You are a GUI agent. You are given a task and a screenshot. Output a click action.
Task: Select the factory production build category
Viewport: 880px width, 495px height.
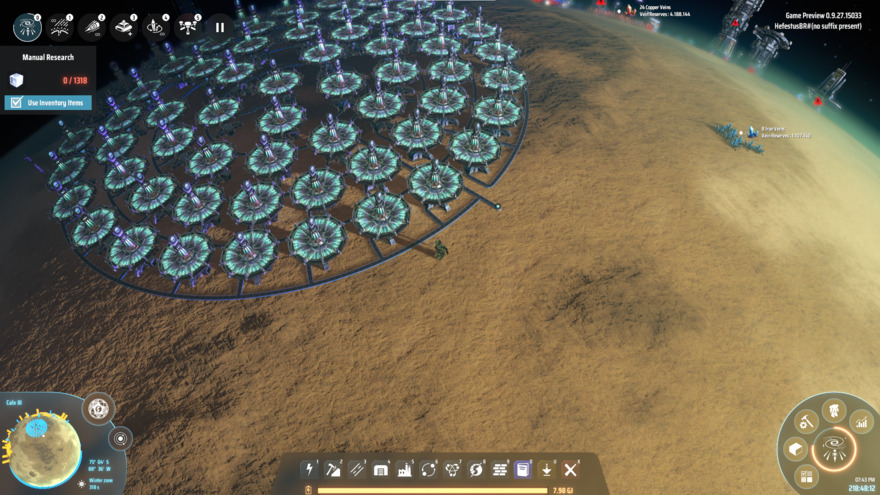(405, 470)
